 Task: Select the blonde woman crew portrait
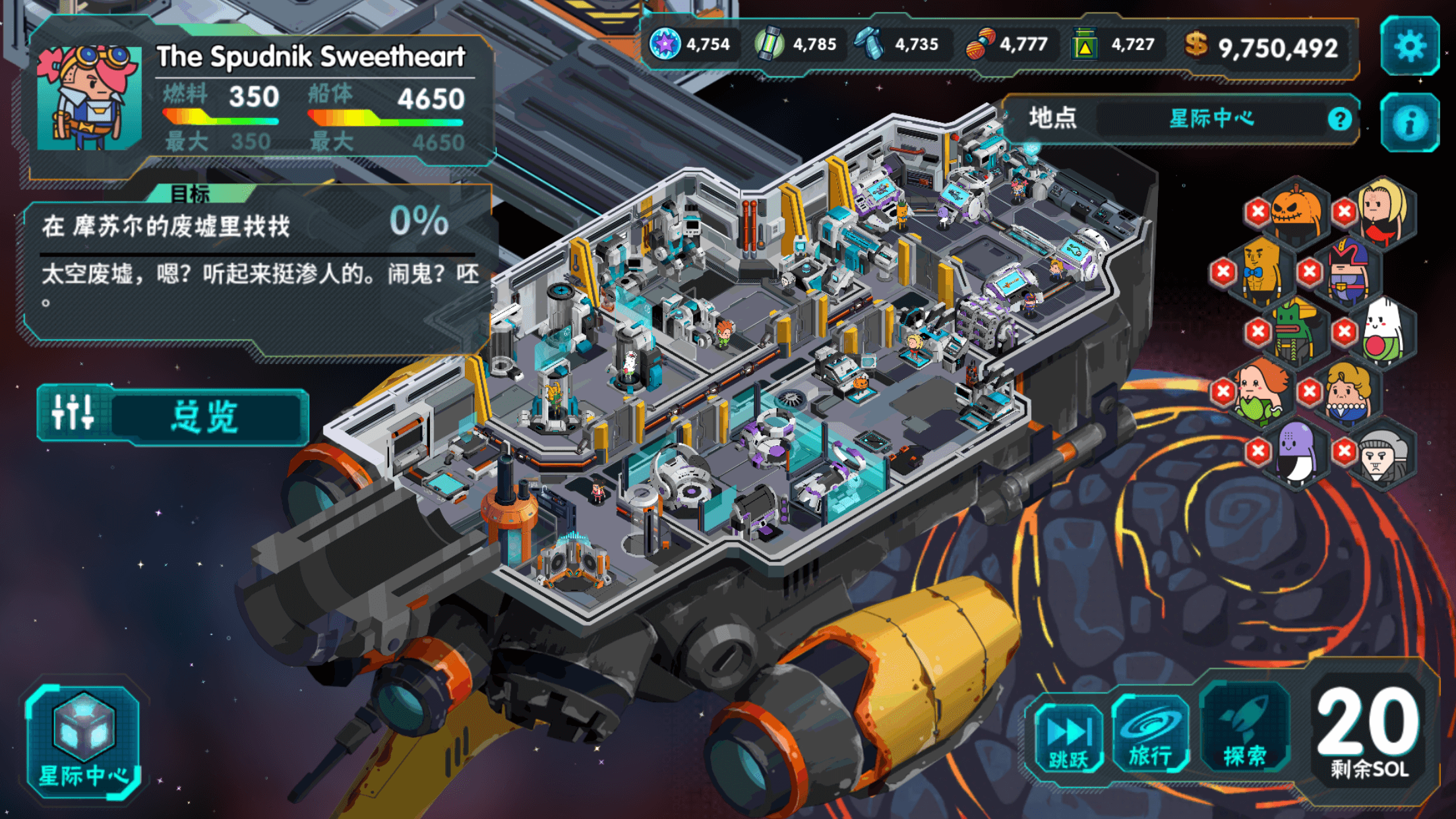[1383, 211]
